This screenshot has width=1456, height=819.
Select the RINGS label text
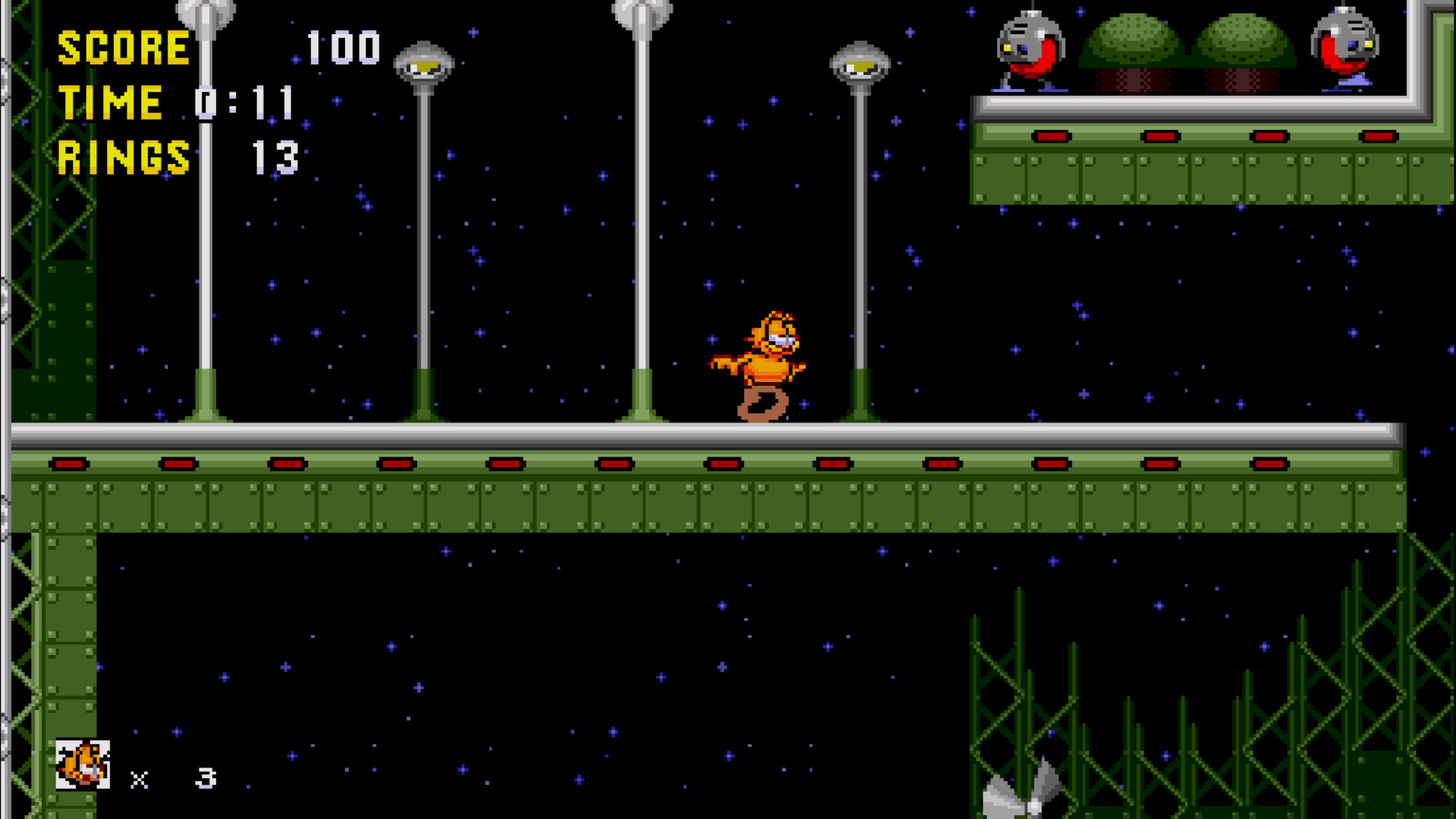tap(121, 158)
